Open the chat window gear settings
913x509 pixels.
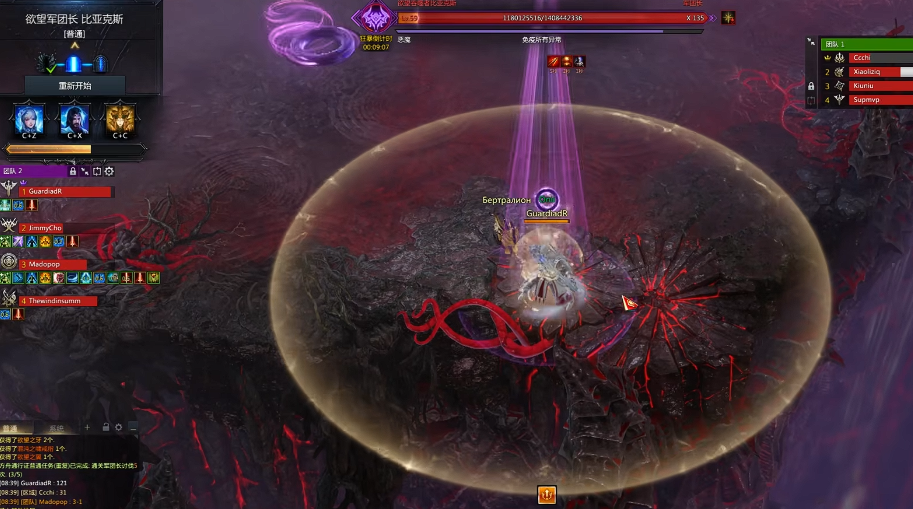(x=119, y=428)
